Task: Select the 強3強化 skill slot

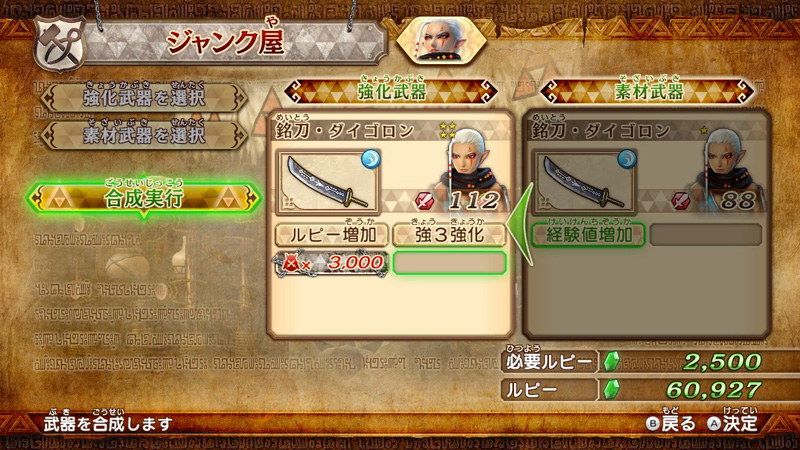Action: tap(449, 235)
